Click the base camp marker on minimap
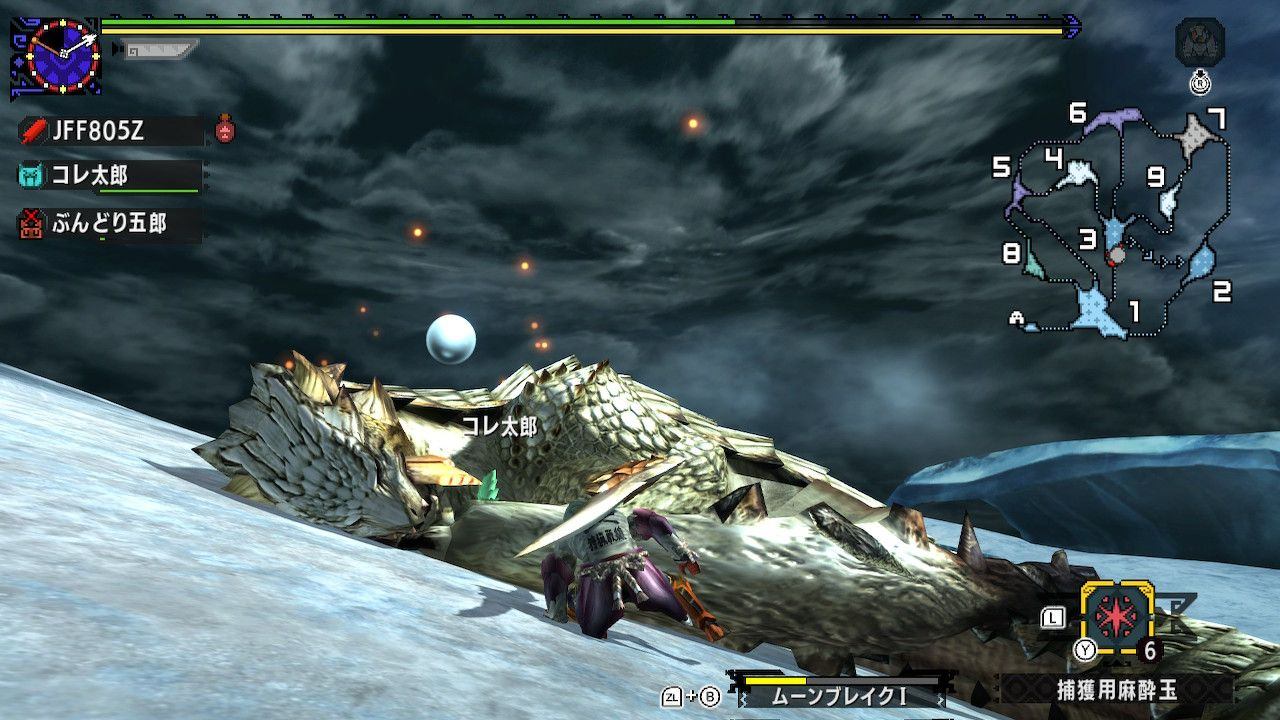 point(1018,318)
